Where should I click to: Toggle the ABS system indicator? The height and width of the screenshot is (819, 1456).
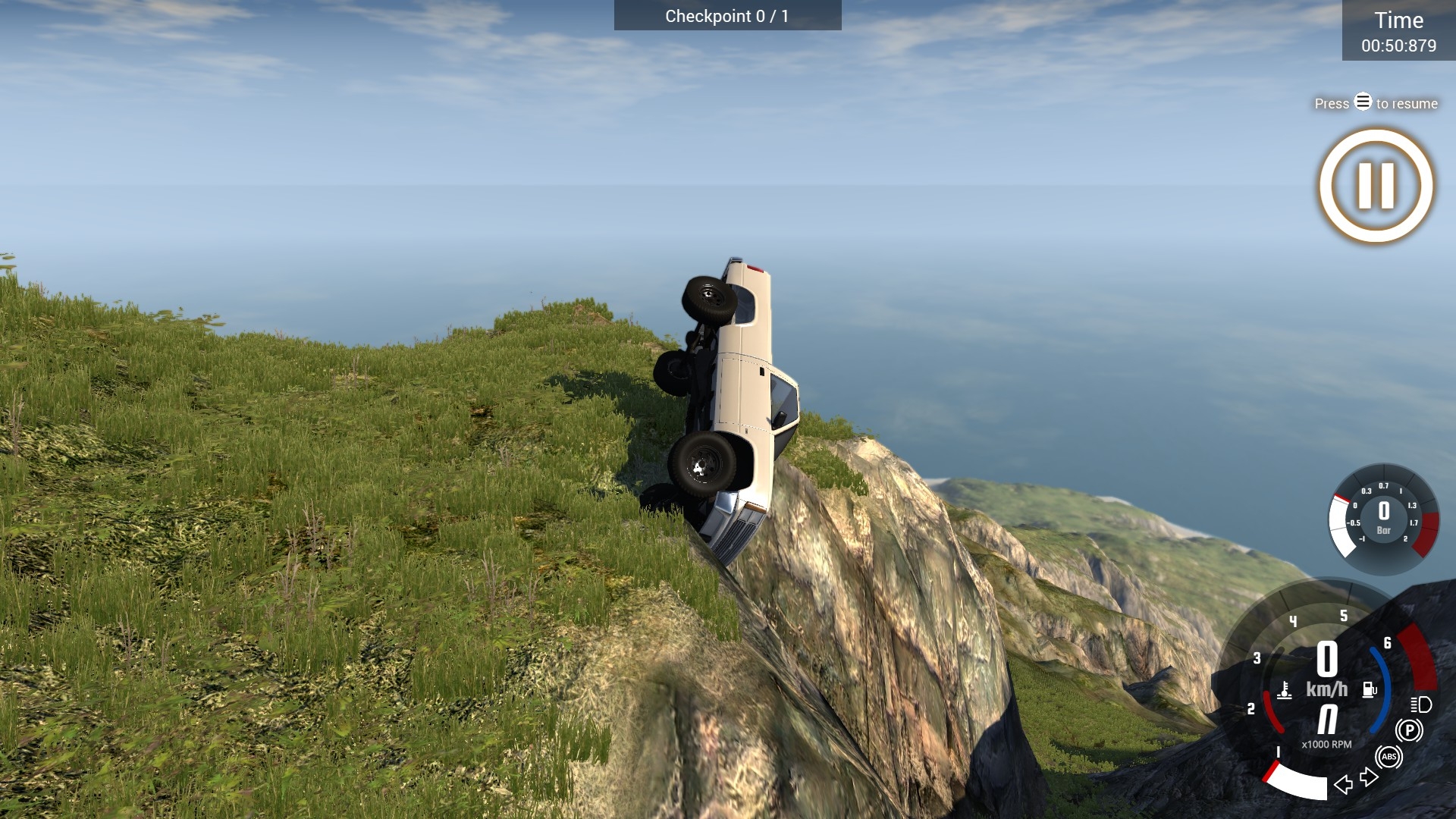(1388, 756)
